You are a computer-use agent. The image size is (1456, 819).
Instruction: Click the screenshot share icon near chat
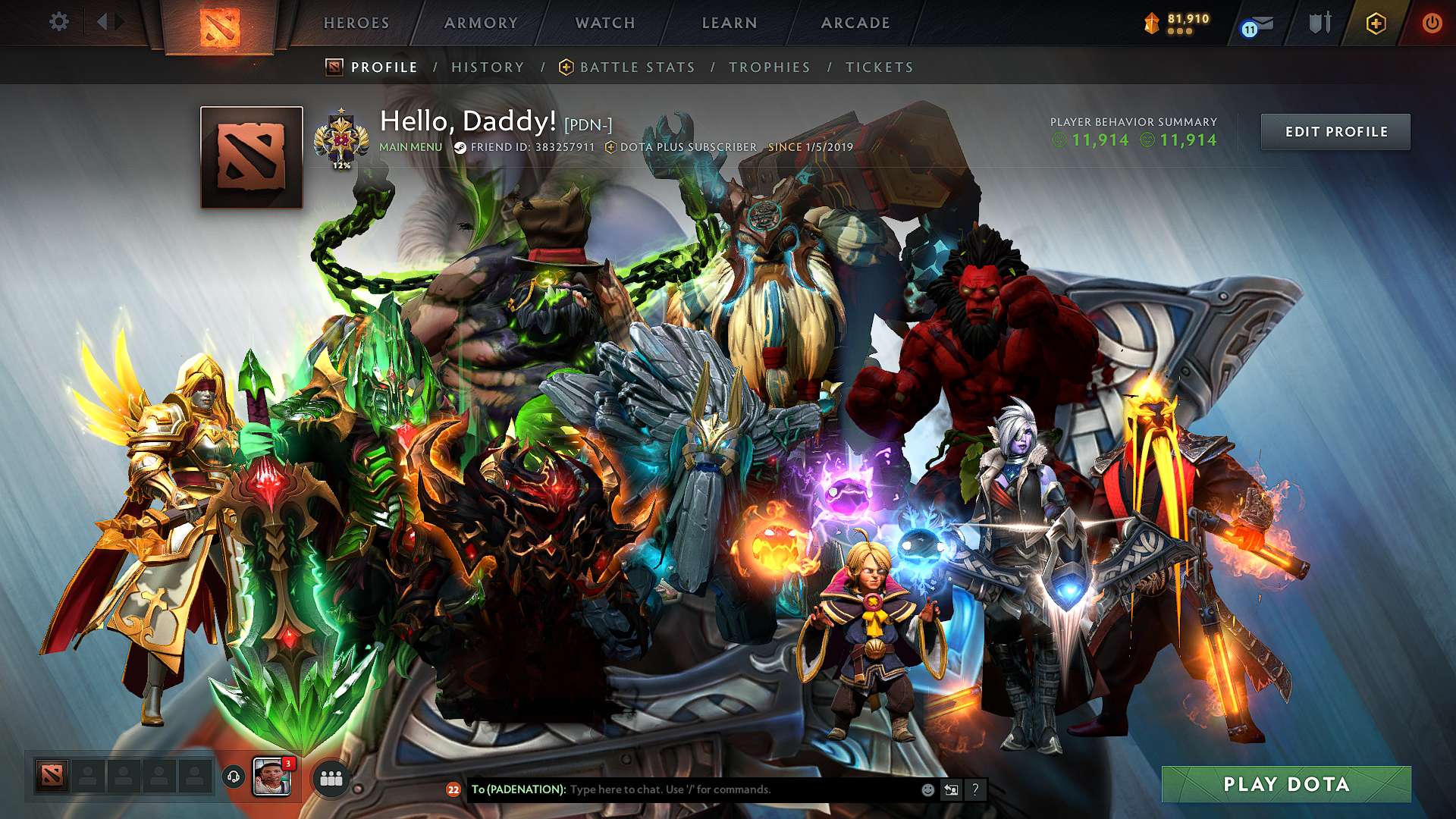pos(951,790)
